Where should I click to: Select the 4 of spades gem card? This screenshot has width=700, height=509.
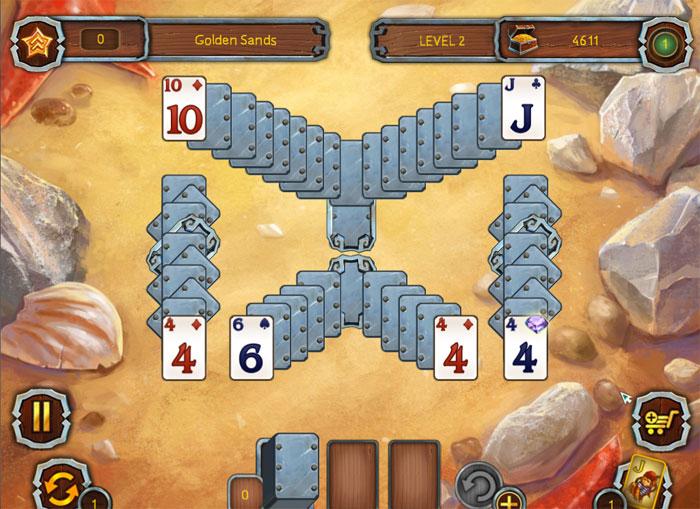tap(524, 347)
